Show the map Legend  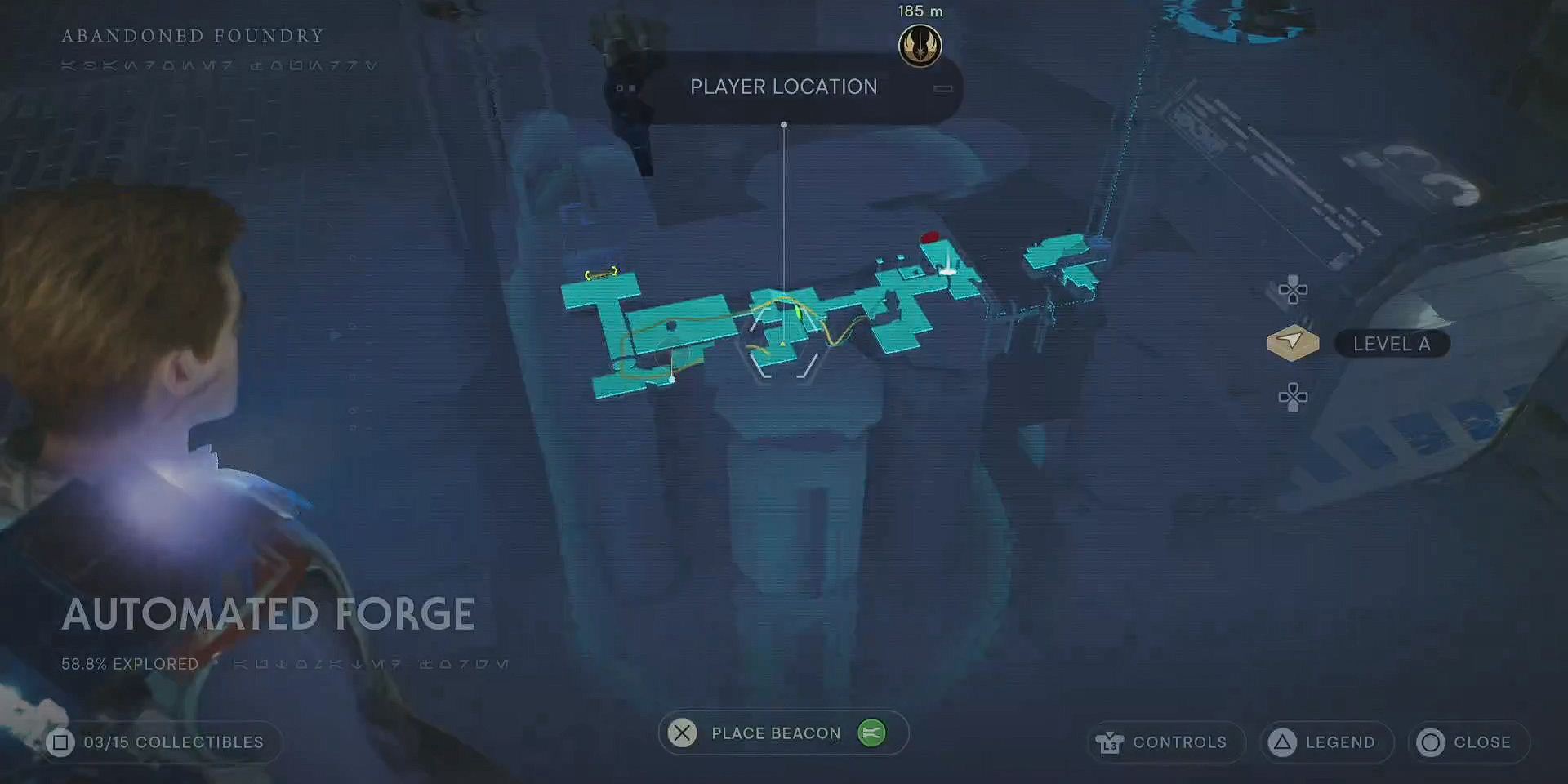[1326, 742]
